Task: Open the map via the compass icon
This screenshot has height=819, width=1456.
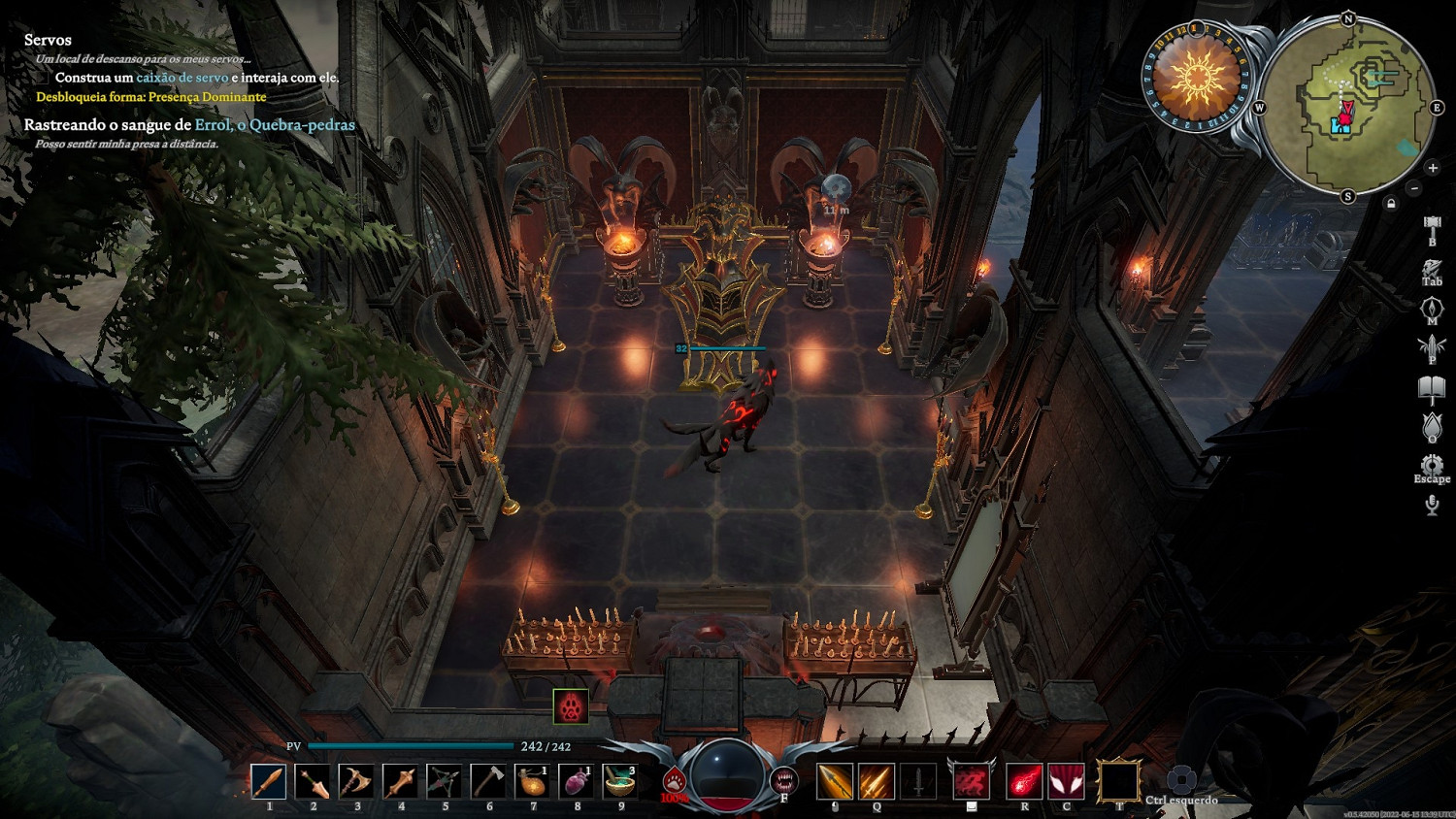Action: coord(1432,309)
